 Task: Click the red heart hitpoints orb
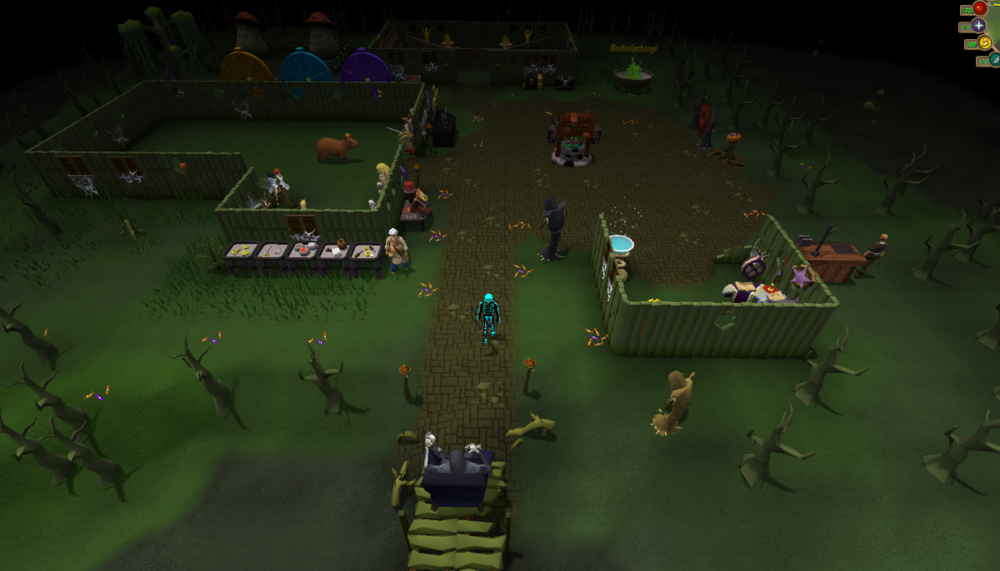(980, 8)
